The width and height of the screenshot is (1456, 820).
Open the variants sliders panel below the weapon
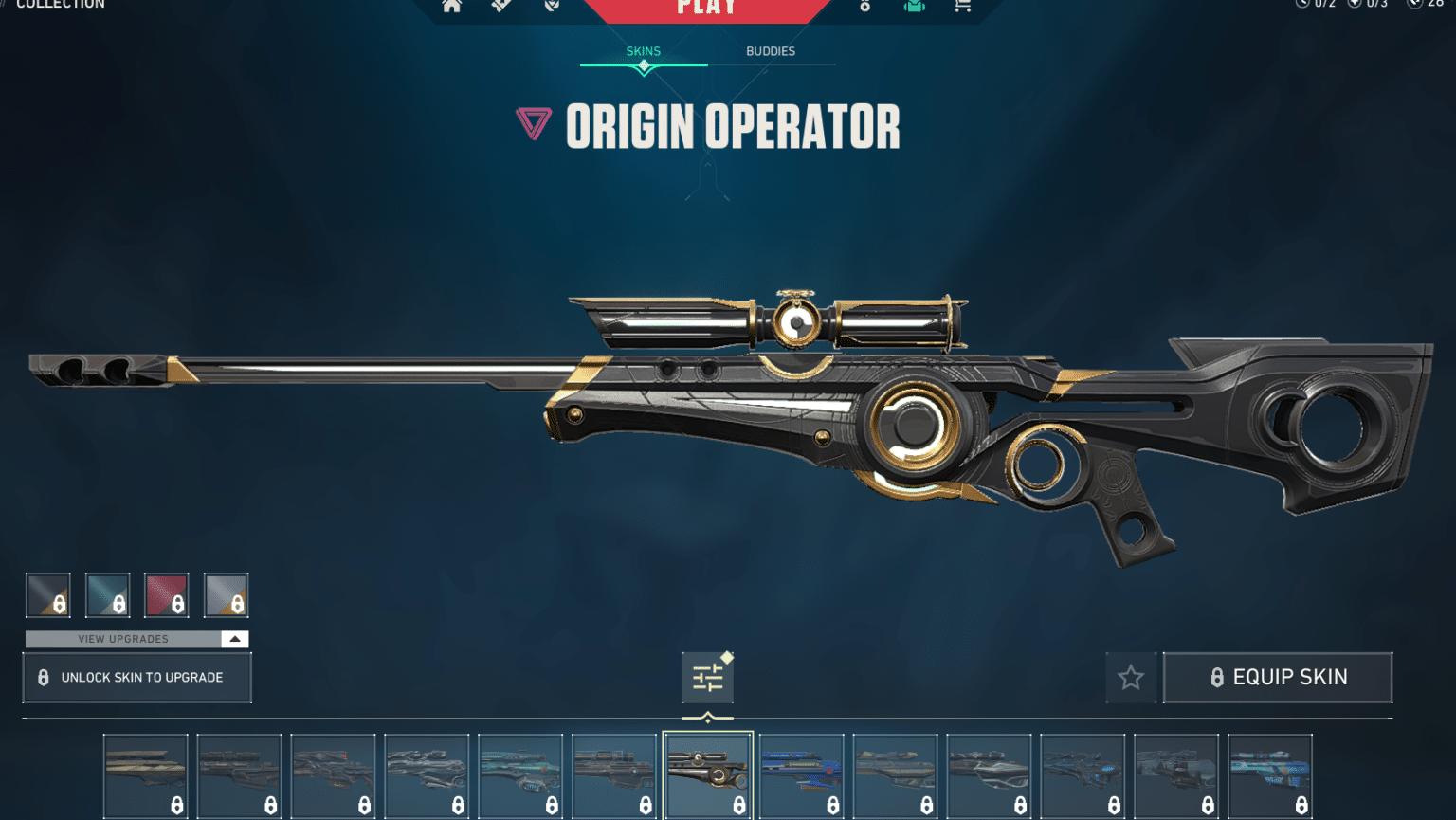point(707,677)
